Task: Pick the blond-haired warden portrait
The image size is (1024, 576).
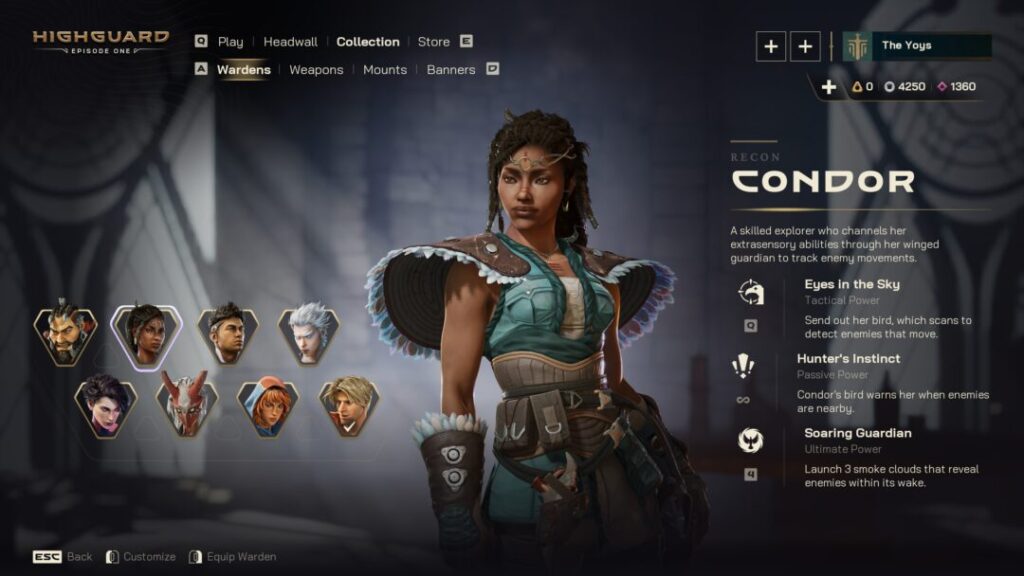Action: click(349, 405)
